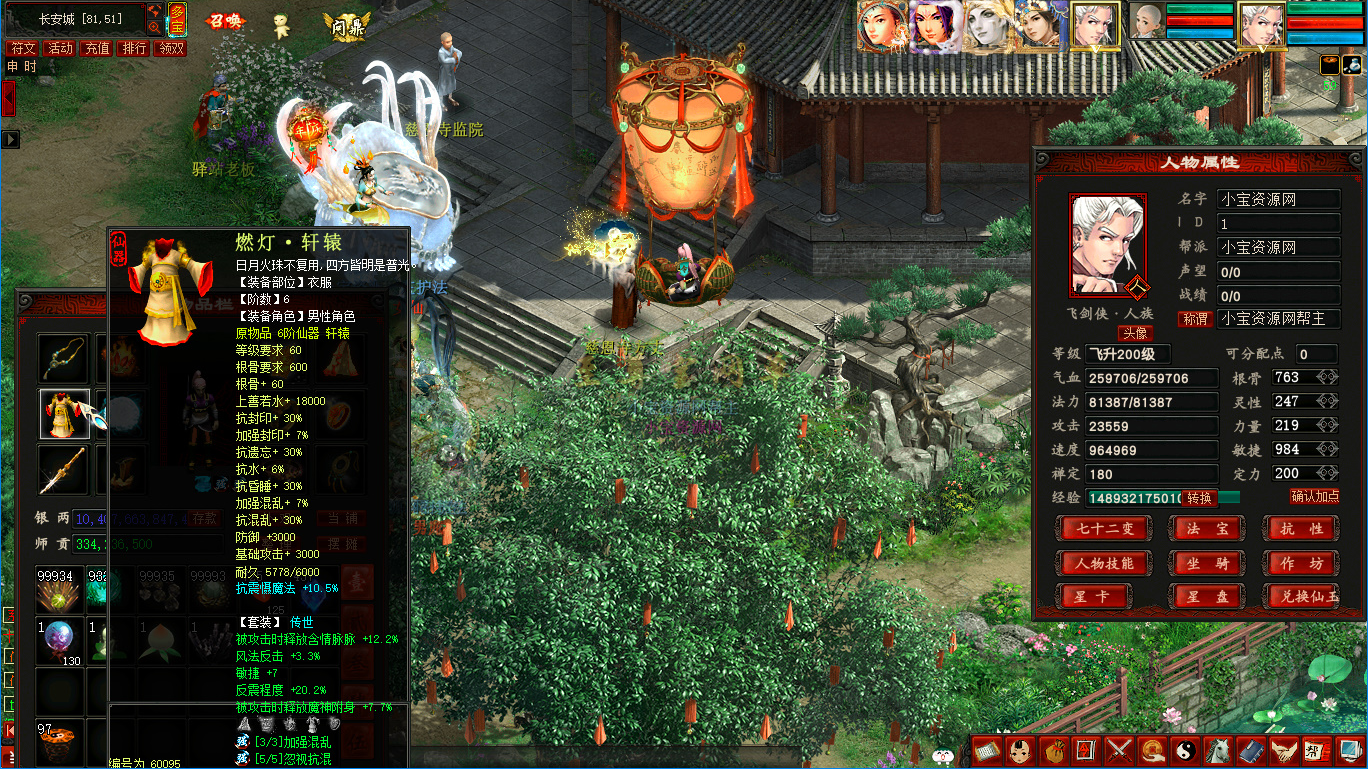Change character portrait with 头像 button

point(1134,333)
